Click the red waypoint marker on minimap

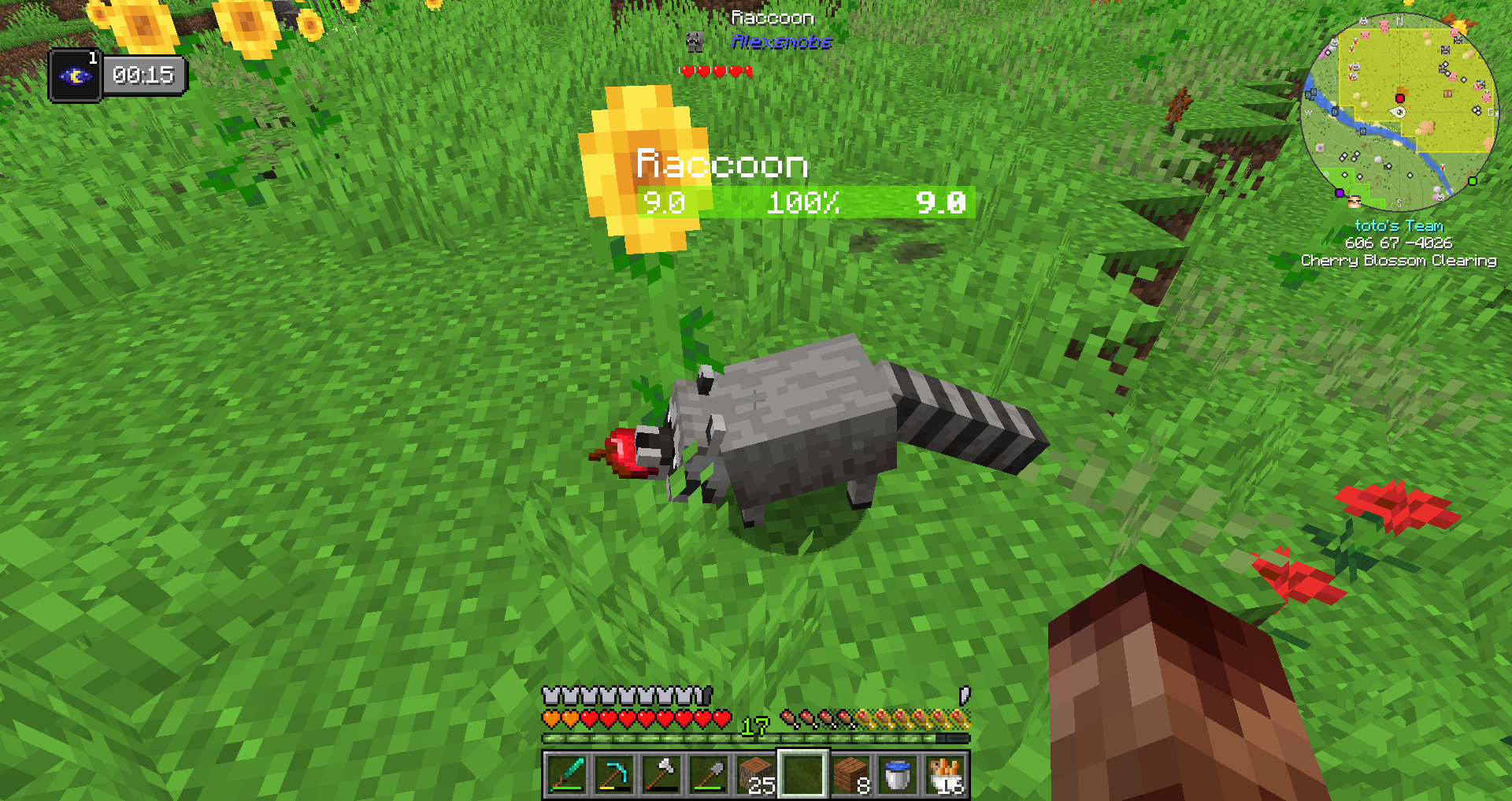pos(1399,98)
